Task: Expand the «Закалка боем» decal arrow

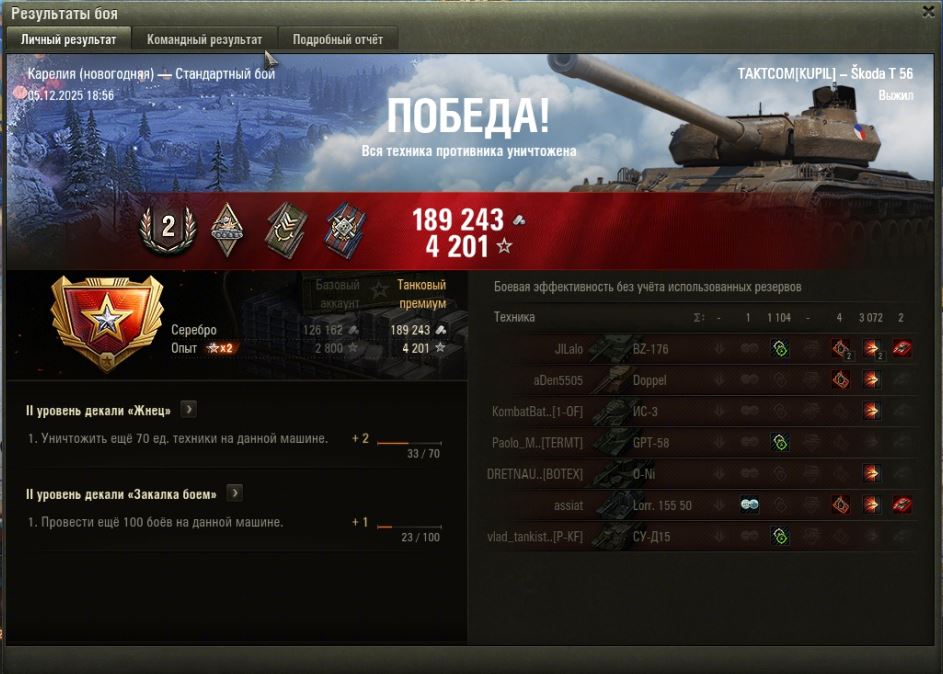Action: pos(235,493)
